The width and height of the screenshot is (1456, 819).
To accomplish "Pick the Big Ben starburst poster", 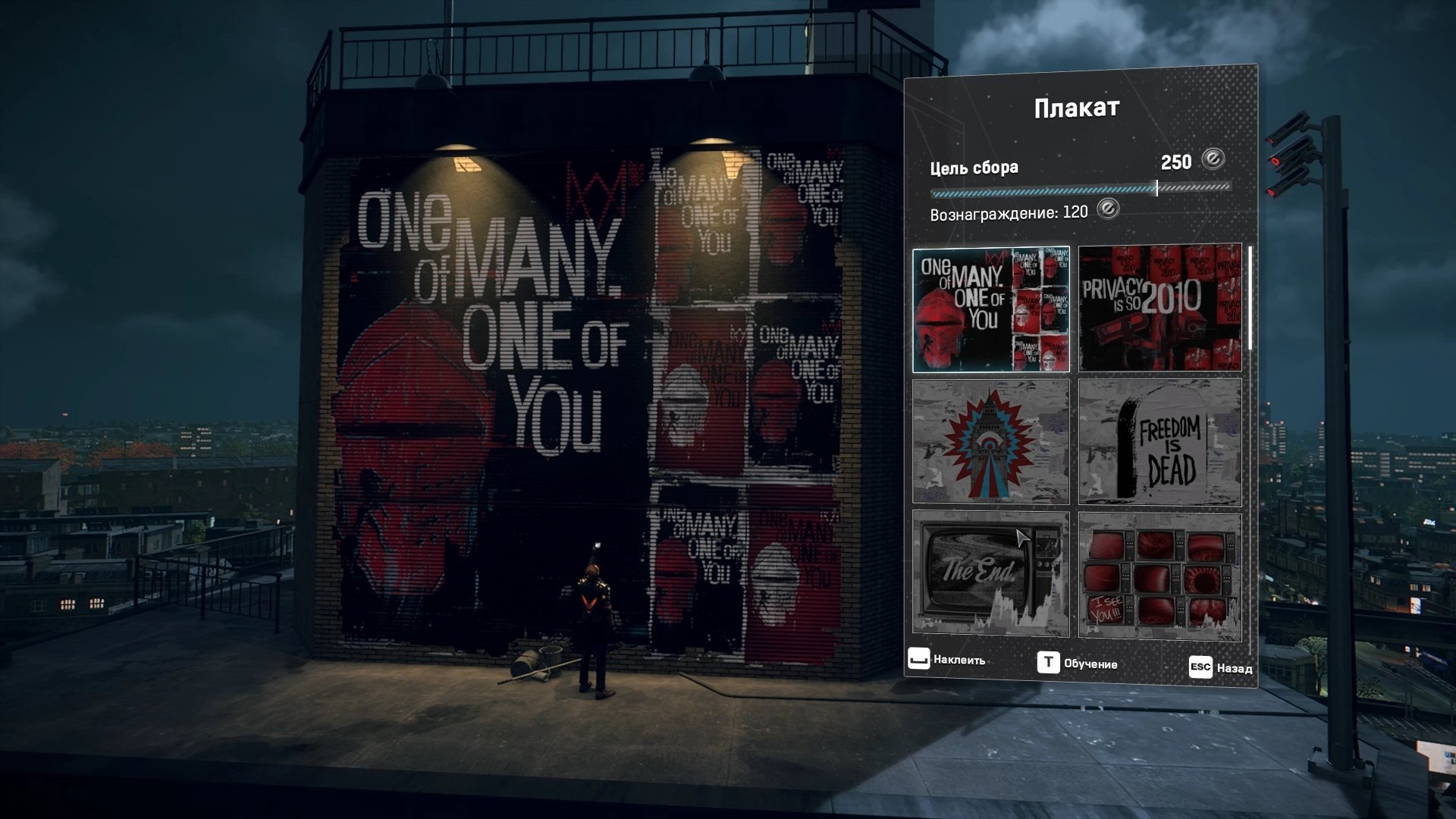I will [990, 441].
